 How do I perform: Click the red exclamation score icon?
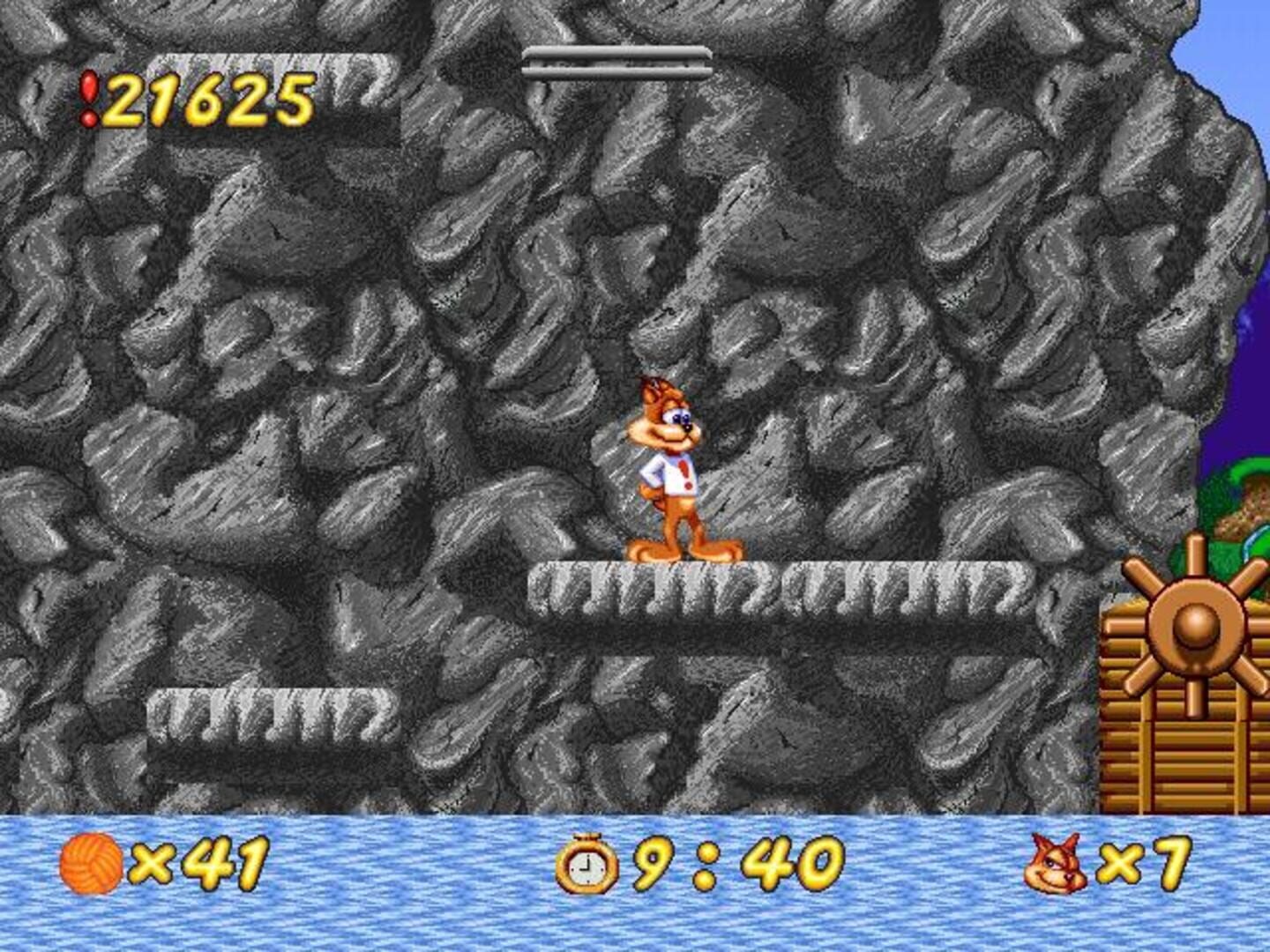(x=88, y=99)
